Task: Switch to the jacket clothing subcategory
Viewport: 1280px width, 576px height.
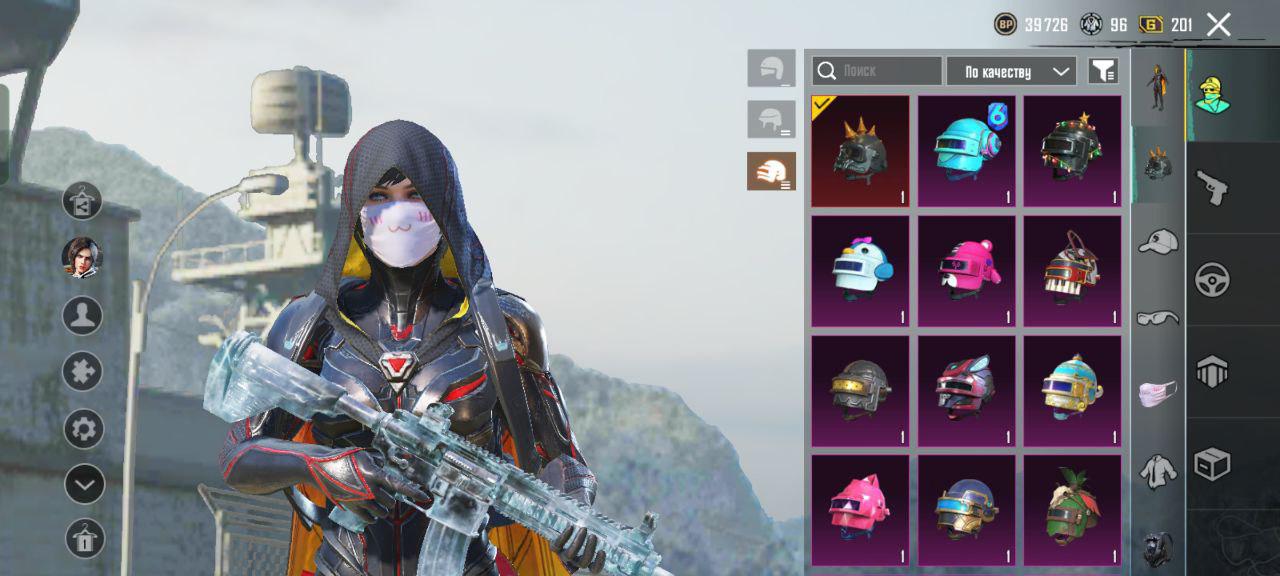Action: pyautogui.click(x=1158, y=470)
